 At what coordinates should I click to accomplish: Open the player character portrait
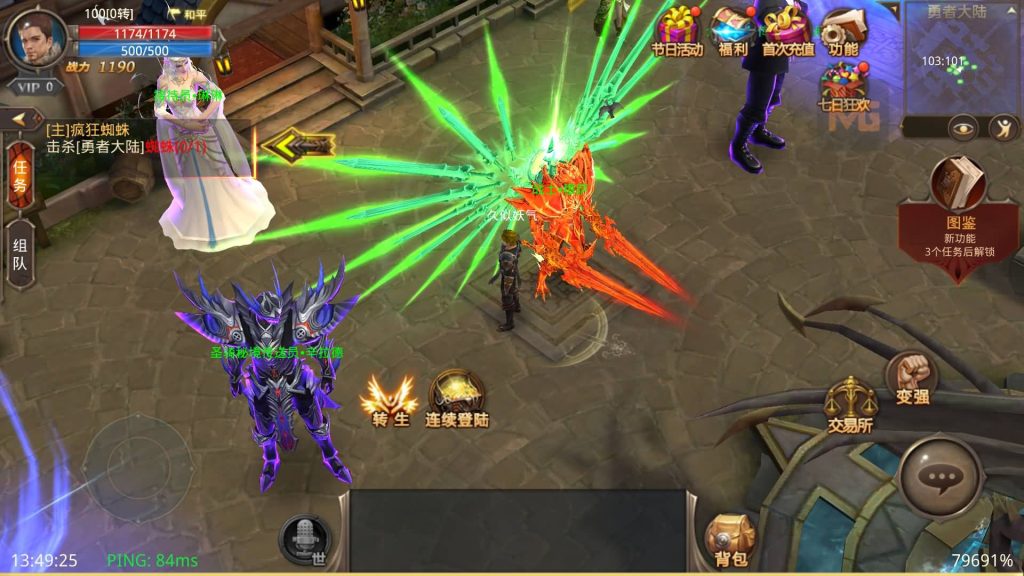35,38
